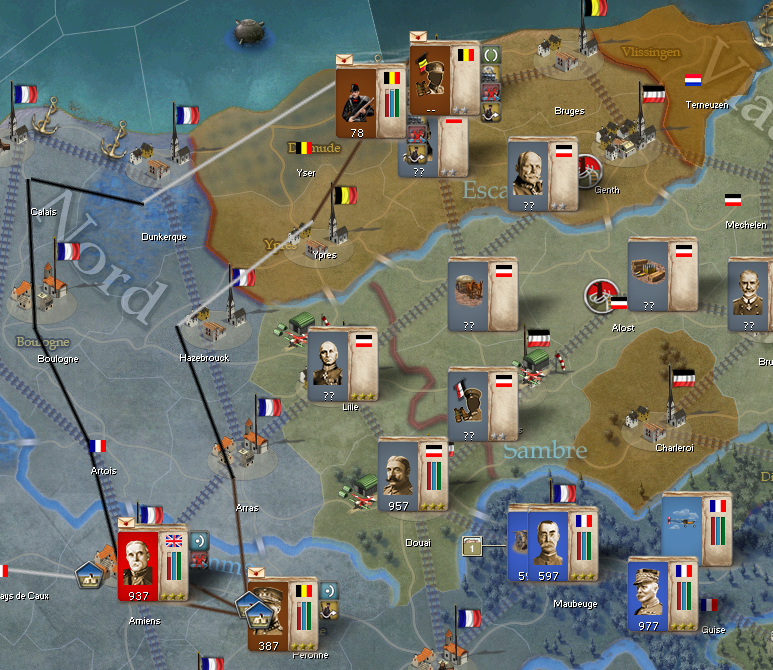Select the German general stack beside Genth
This screenshot has width=773, height=670.
530,172
